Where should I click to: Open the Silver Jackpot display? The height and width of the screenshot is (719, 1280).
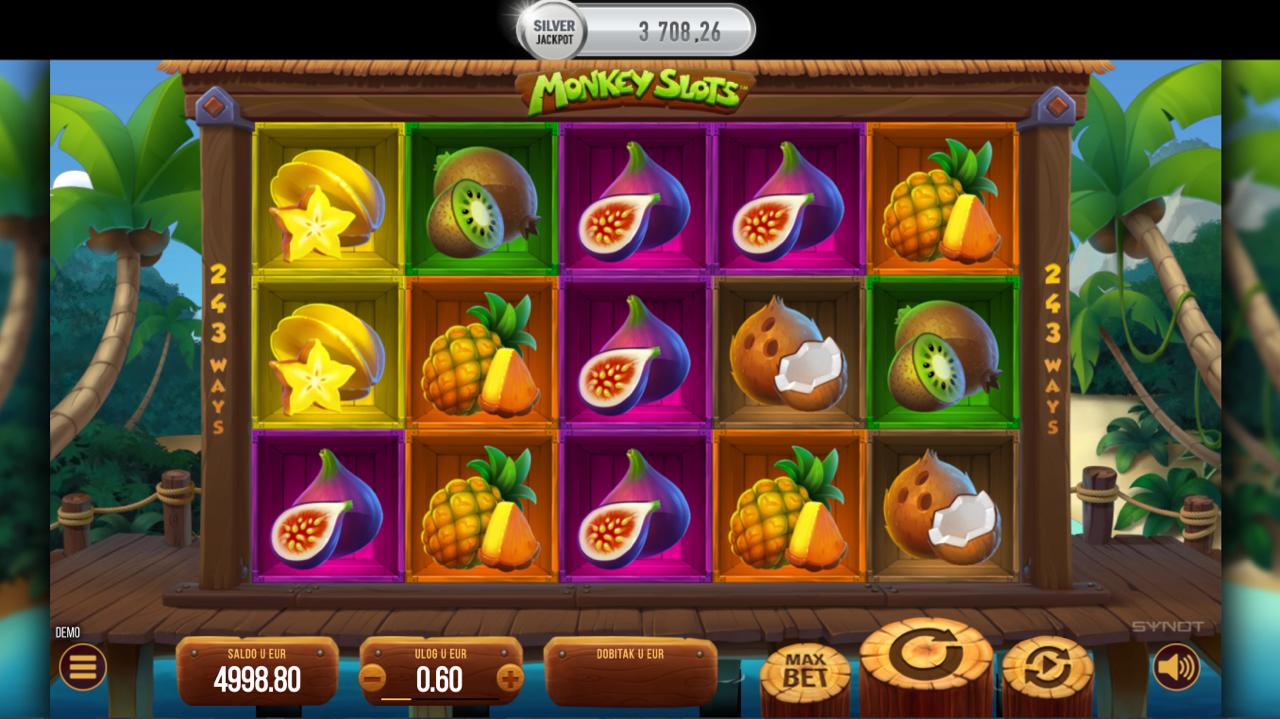point(636,31)
